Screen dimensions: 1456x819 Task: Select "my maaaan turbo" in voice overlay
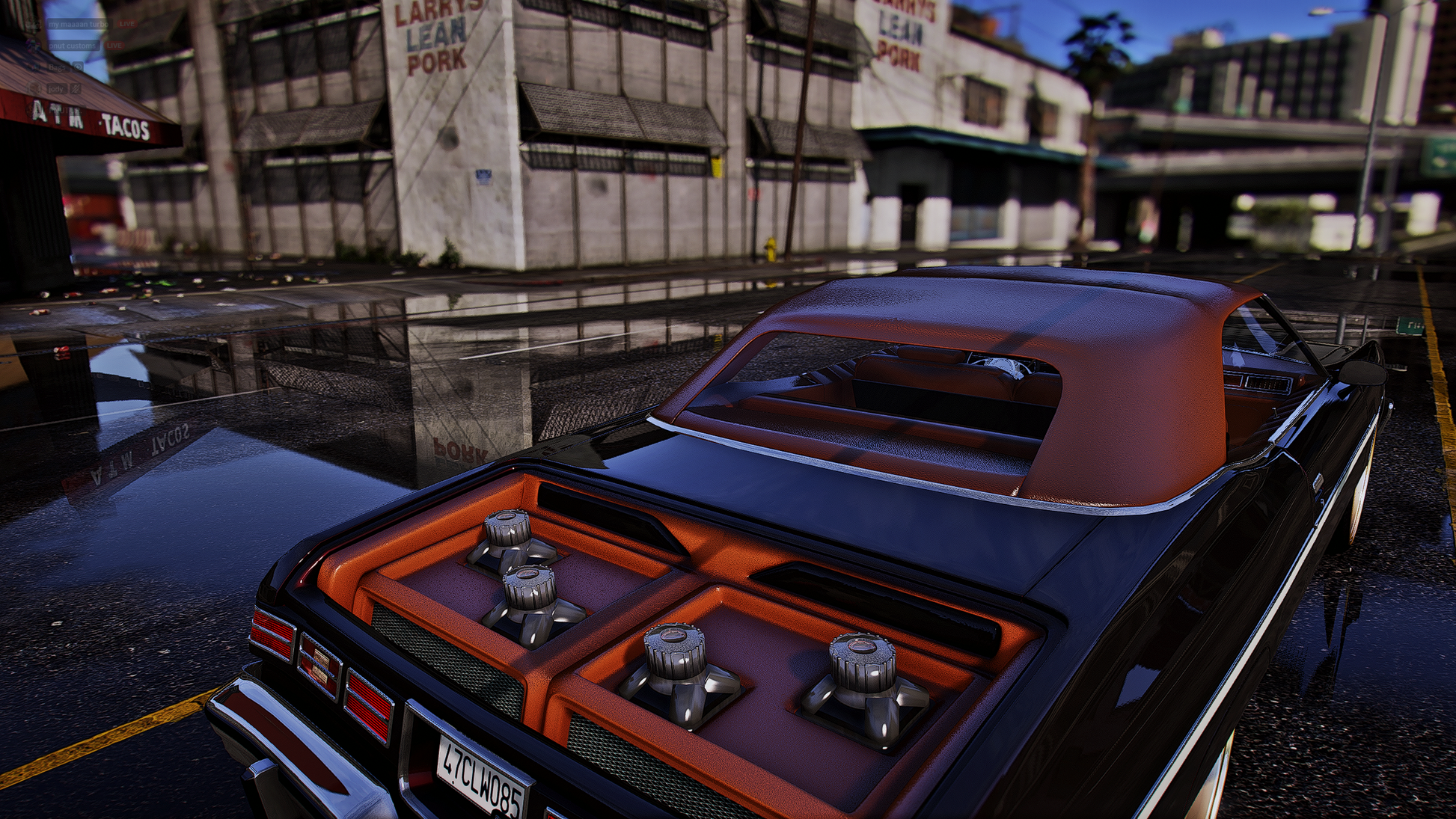[x=78, y=24]
